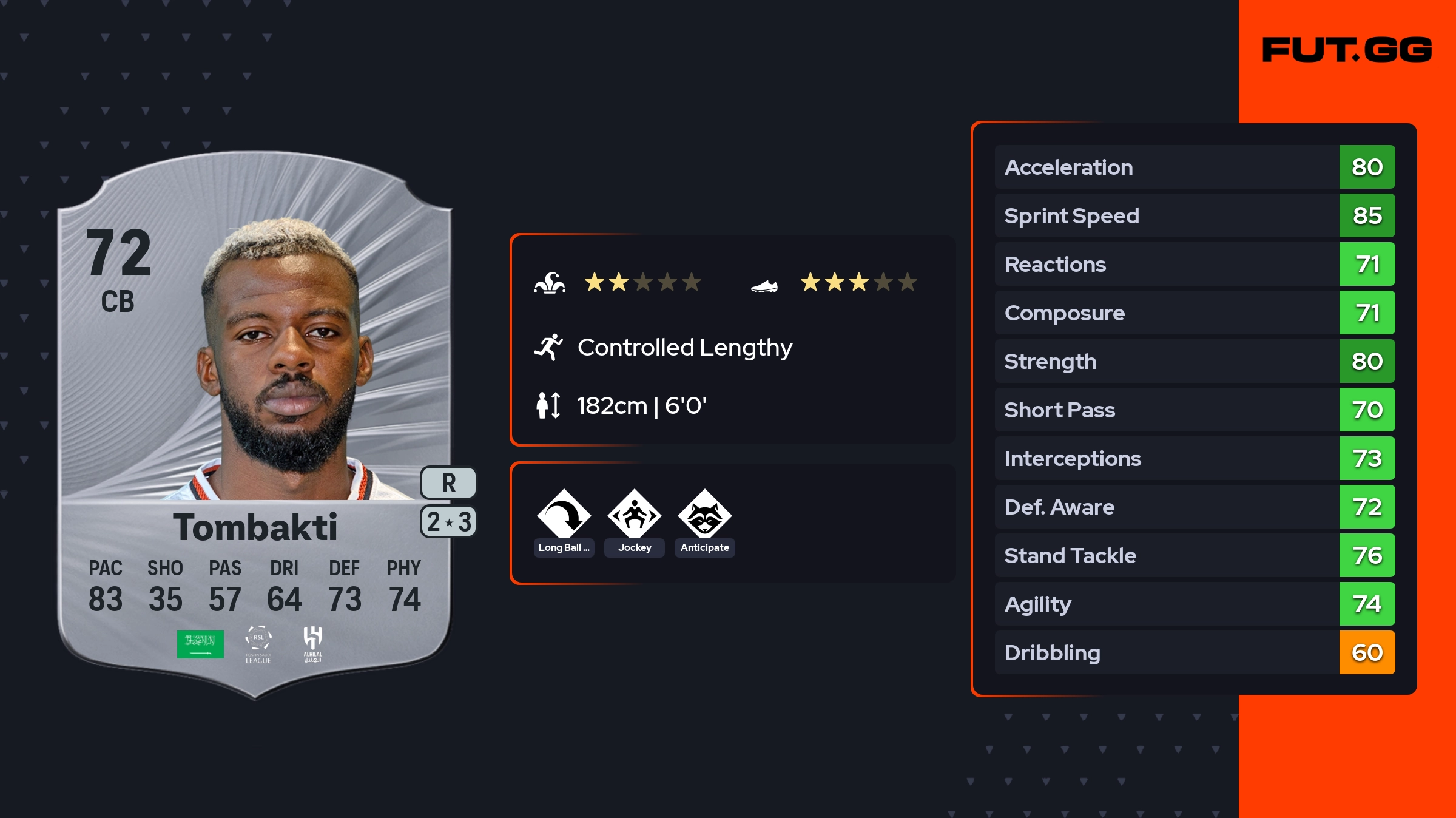Click the Sprint Speed stat row
Image resolution: width=1456 pixels, height=818 pixels.
click(1194, 215)
